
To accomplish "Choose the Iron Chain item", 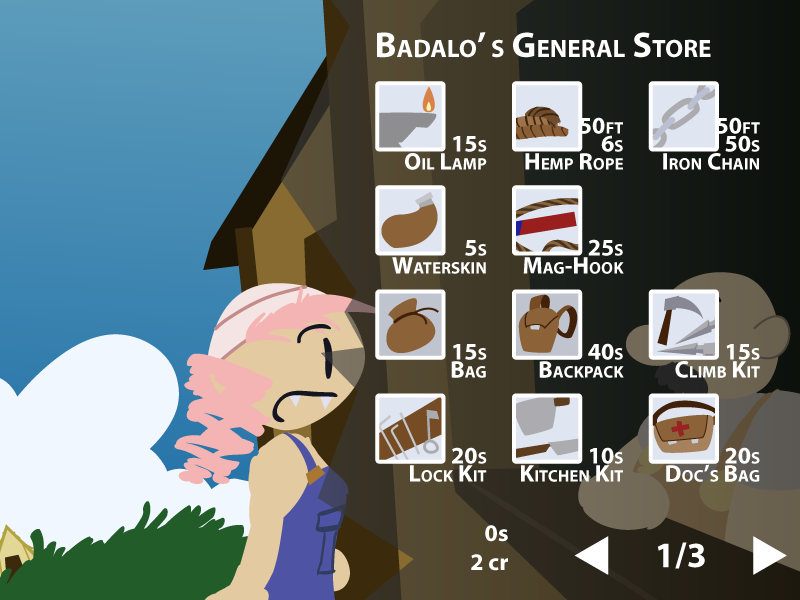I will point(684,116).
